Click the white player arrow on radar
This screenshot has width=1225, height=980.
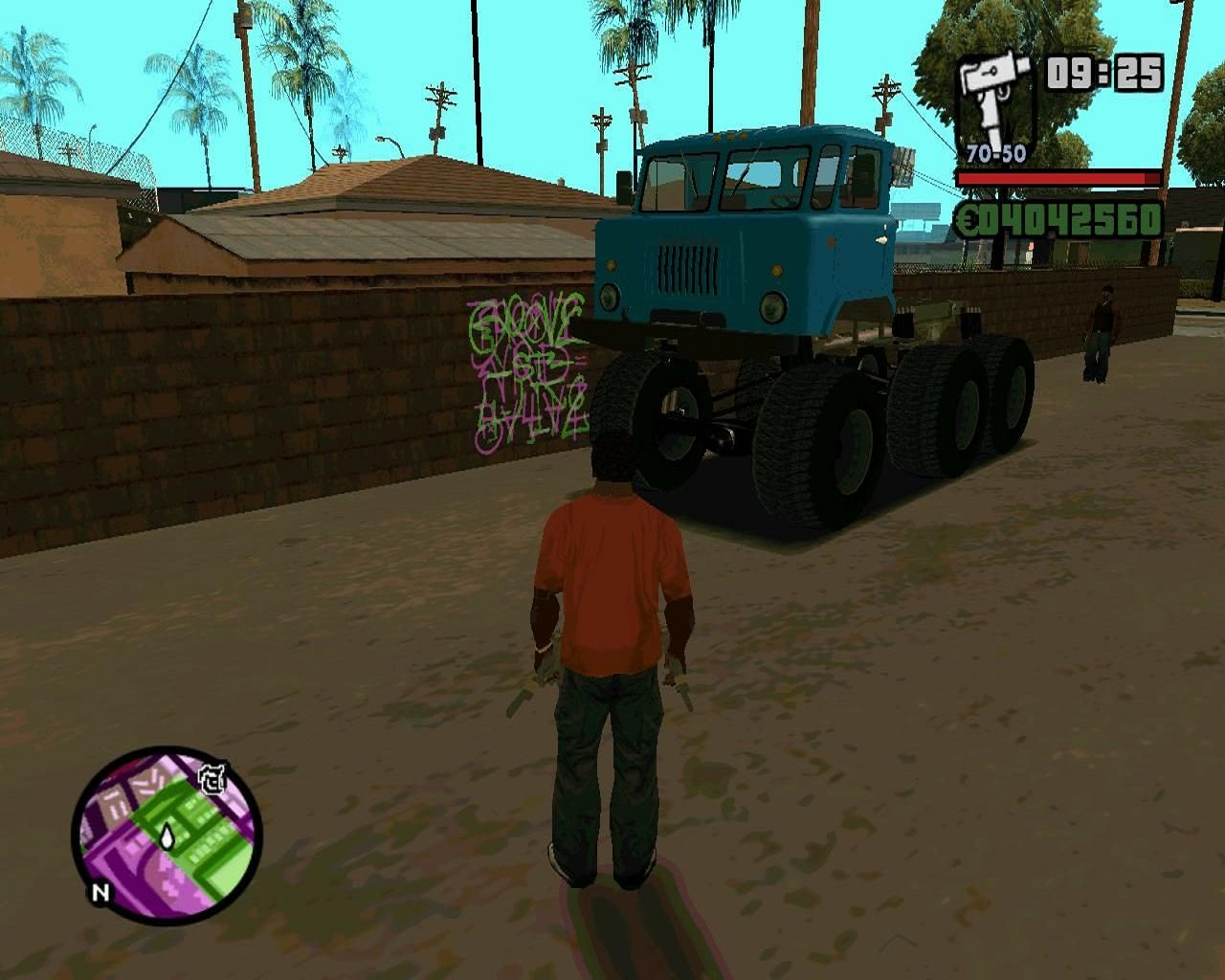[x=167, y=837]
